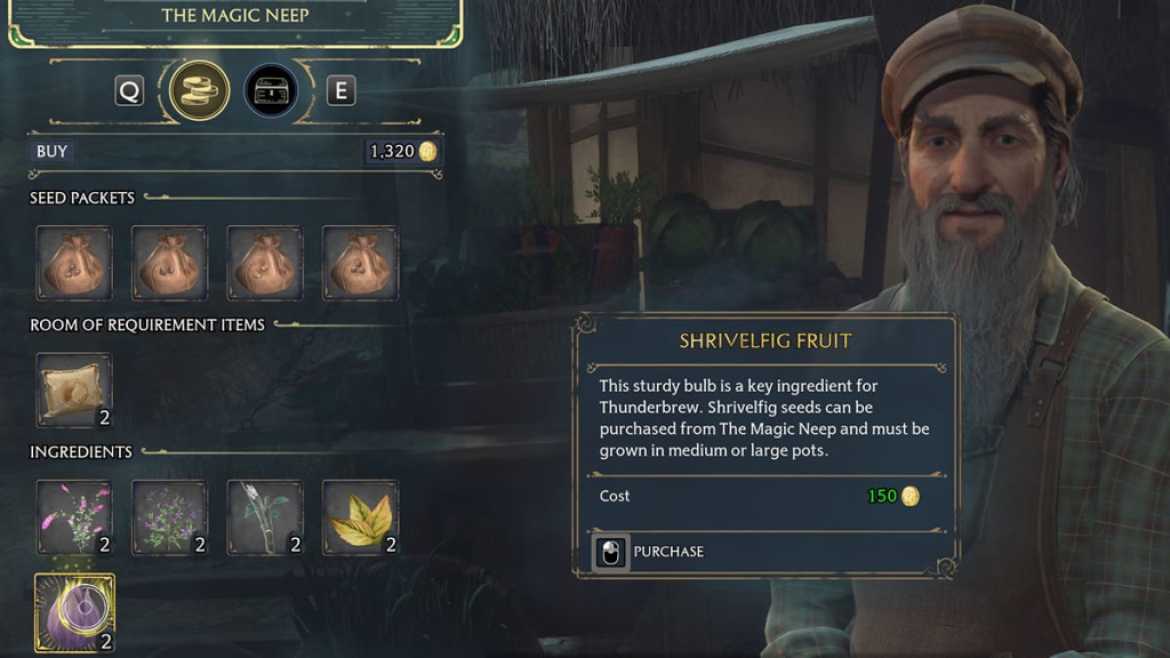Switch to the Buy tab with gold coins
The width and height of the screenshot is (1170, 658).
[200, 91]
